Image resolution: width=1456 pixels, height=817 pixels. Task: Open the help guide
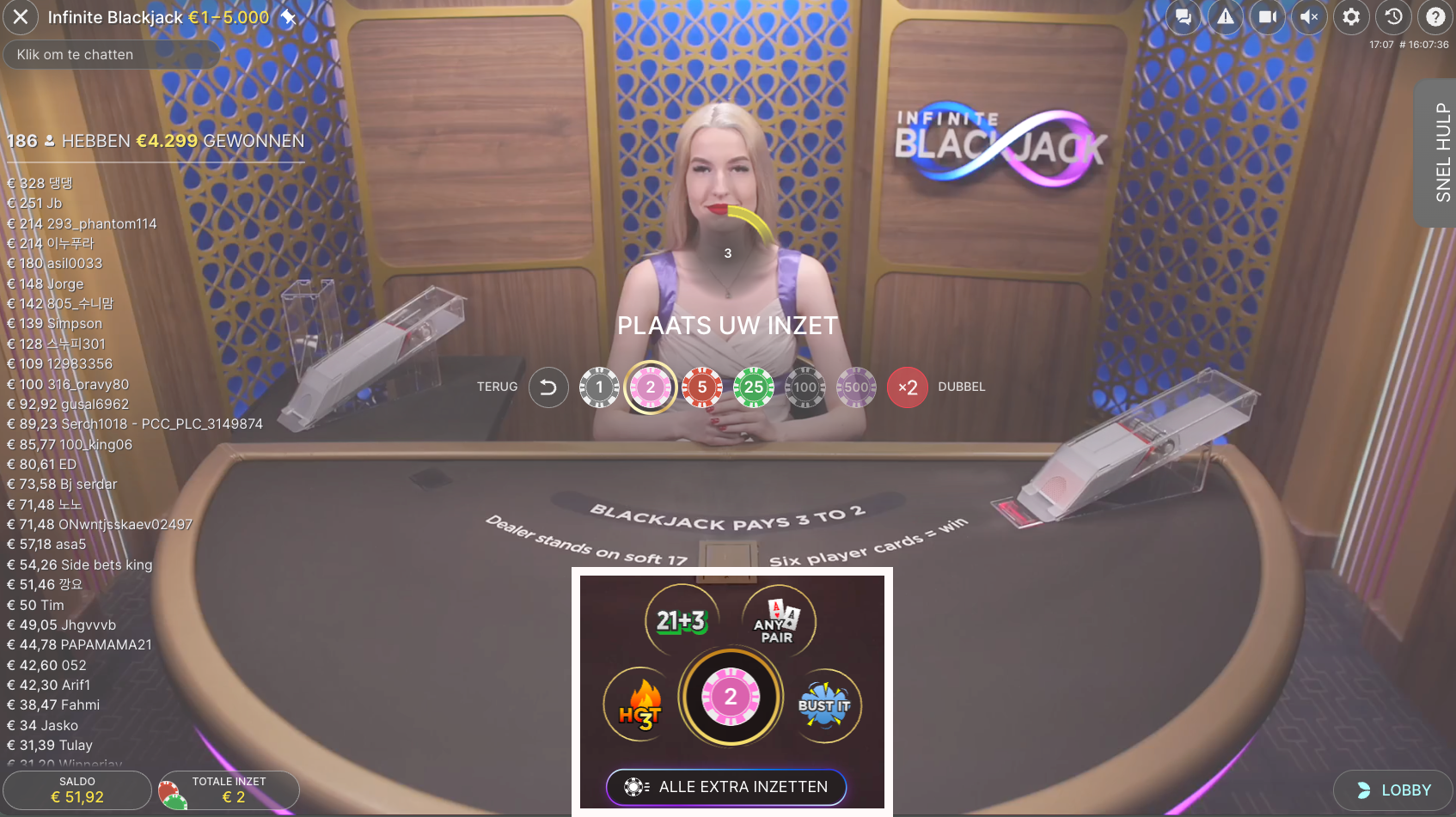coord(1435,17)
